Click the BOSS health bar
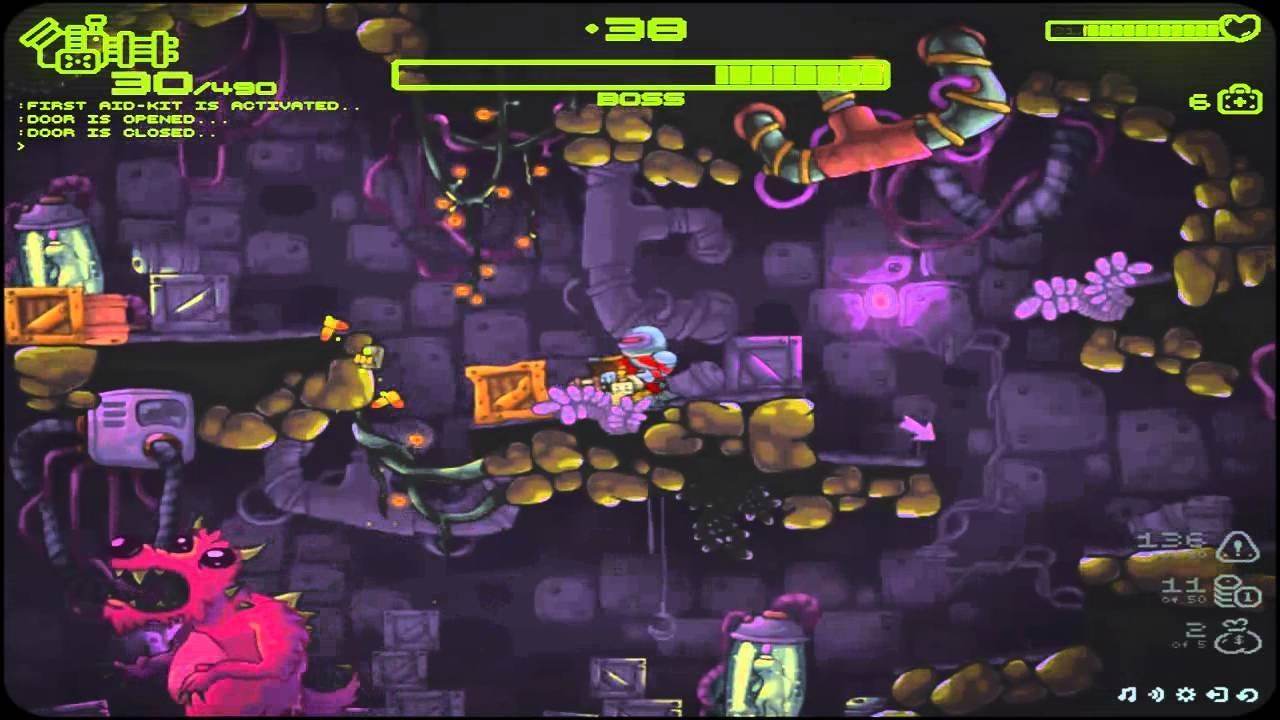The image size is (1280, 720). 640,72
